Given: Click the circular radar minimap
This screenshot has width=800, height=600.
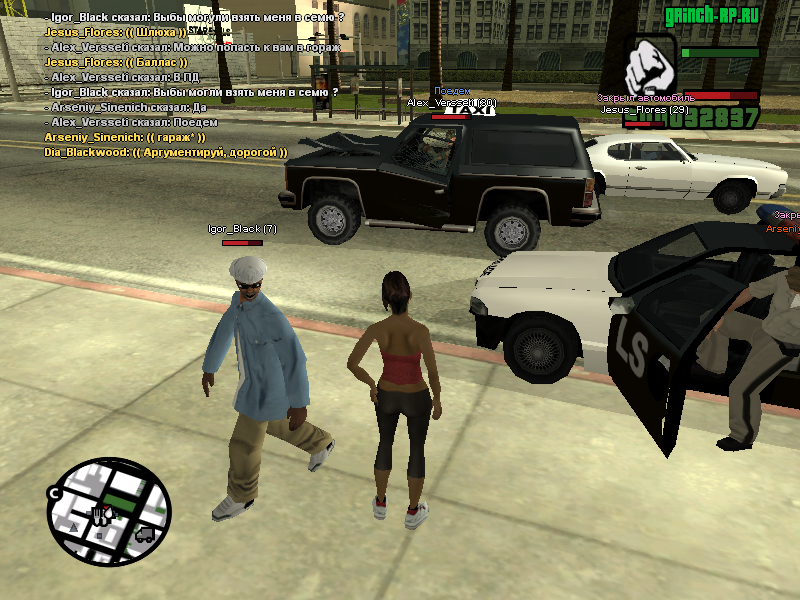Looking at the screenshot, I should (108, 511).
